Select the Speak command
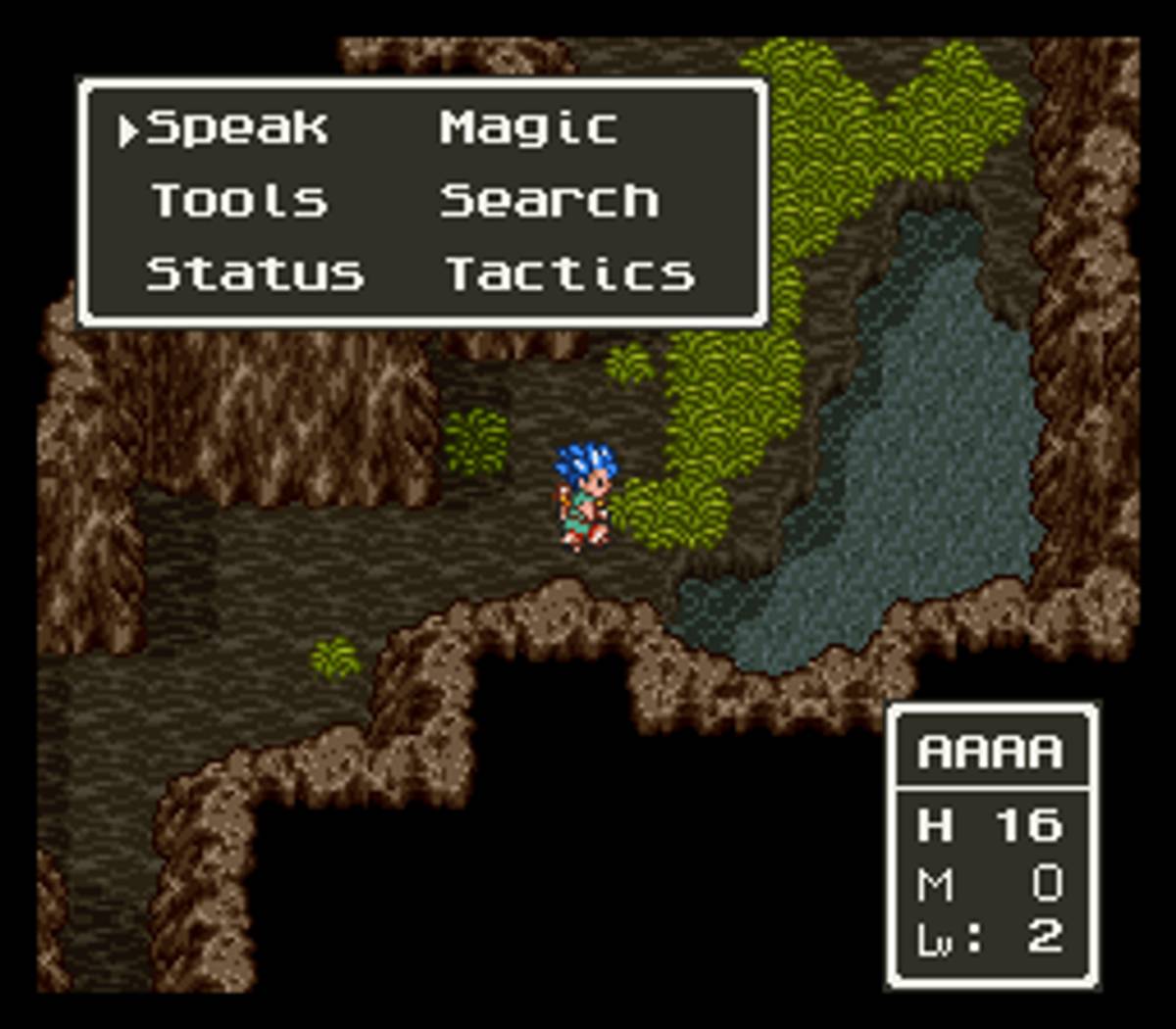The height and width of the screenshot is (1029, 1176). point(236,128)
